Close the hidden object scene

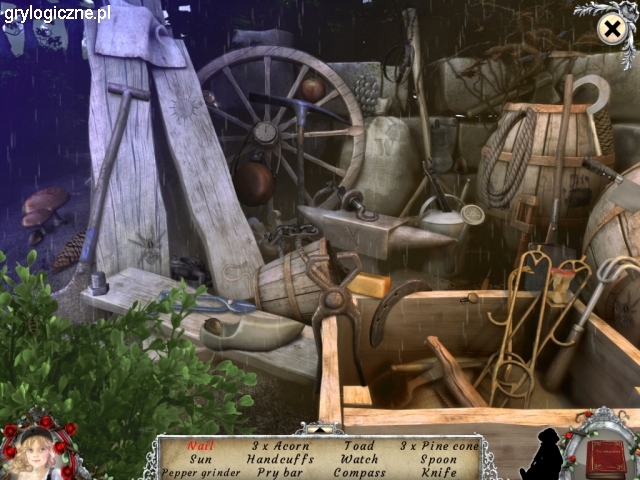click(611, 30)
